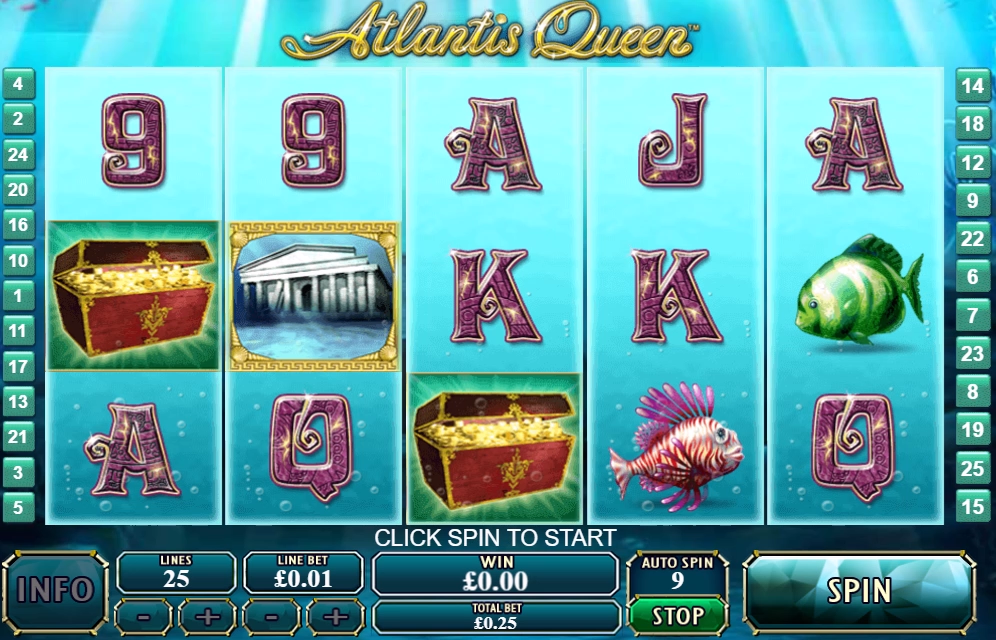
Task: Select payline number 22
Action: 973,238
